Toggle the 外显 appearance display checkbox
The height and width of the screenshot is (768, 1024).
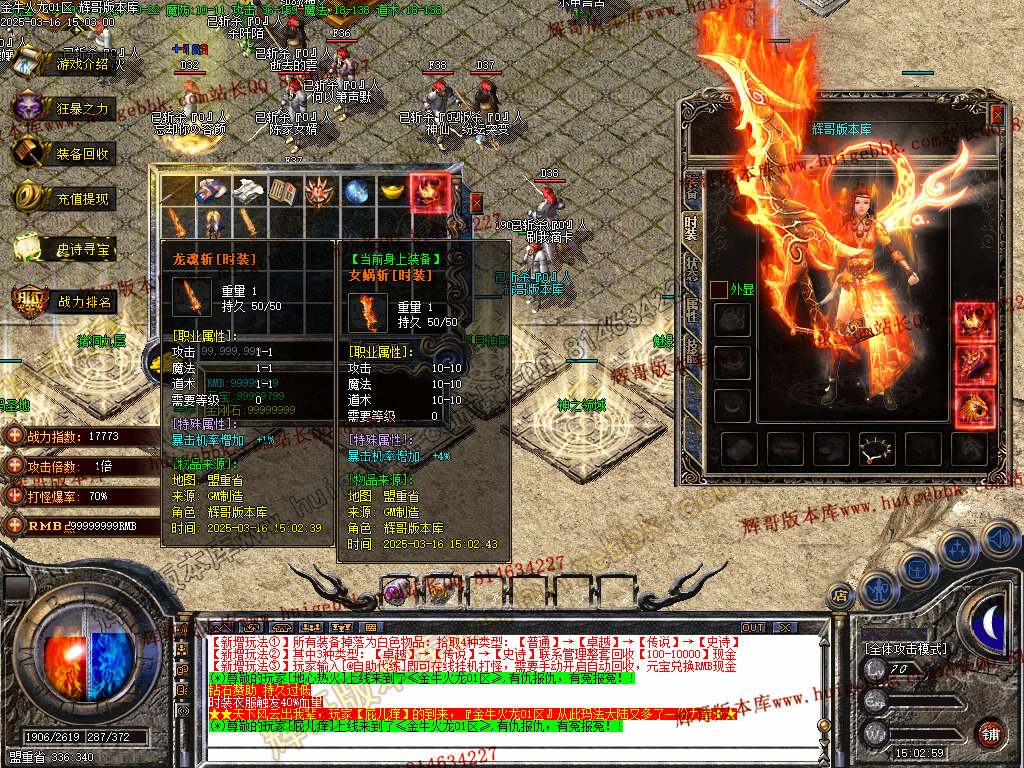click(x=718, y=289)
